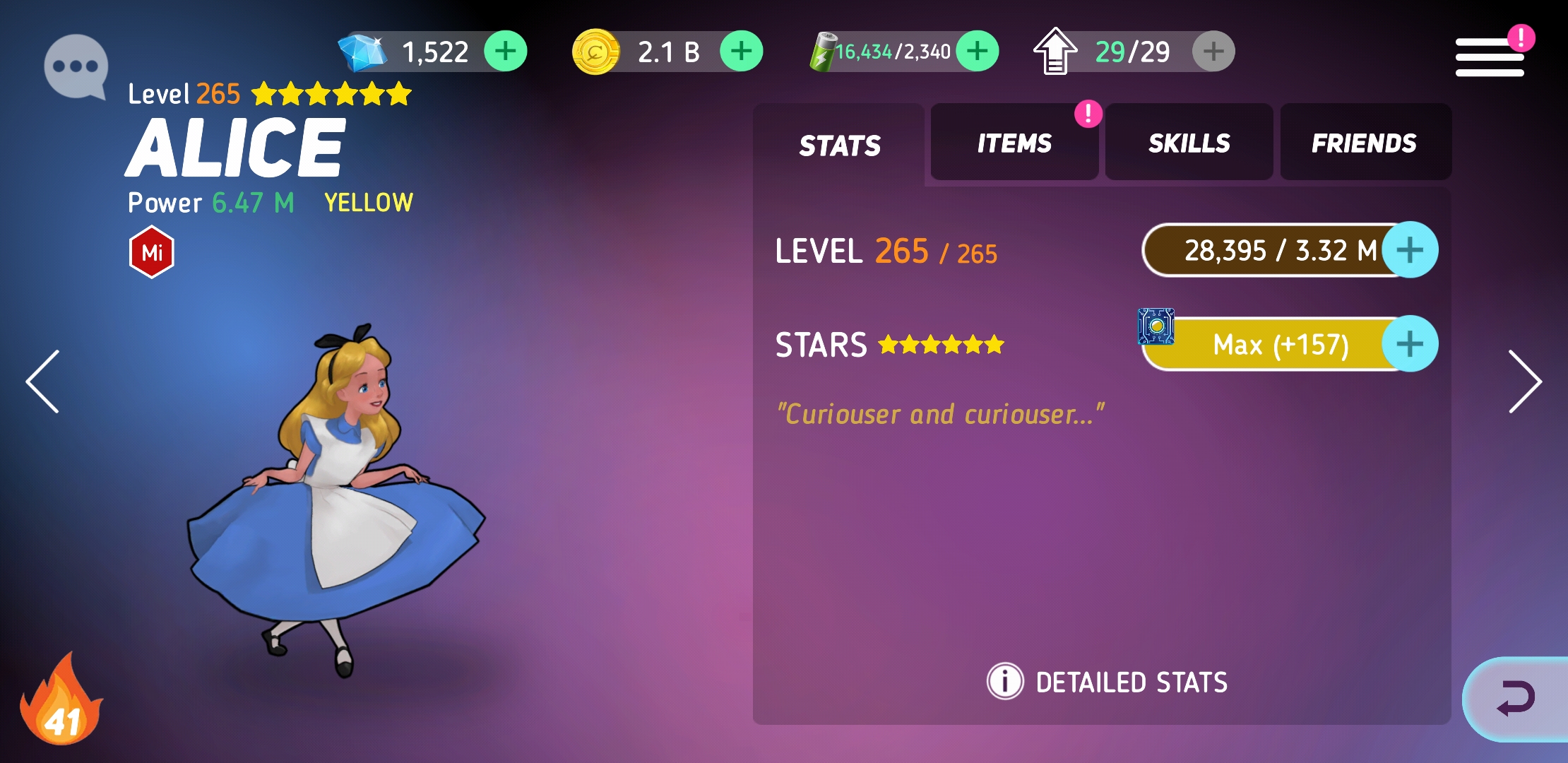This screenshot has width=1568, height=763.
Task: Open Detailed Stats info
Action: tap(1107, 682)
